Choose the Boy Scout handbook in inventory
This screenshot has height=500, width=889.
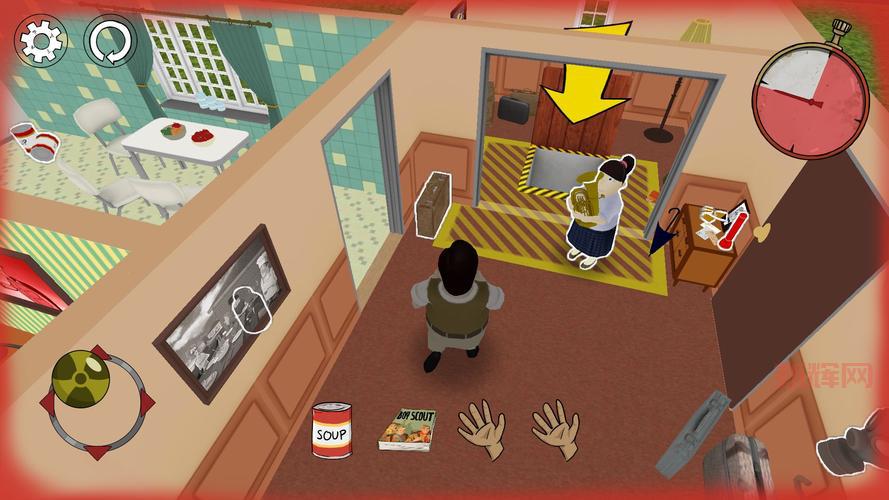407,429
